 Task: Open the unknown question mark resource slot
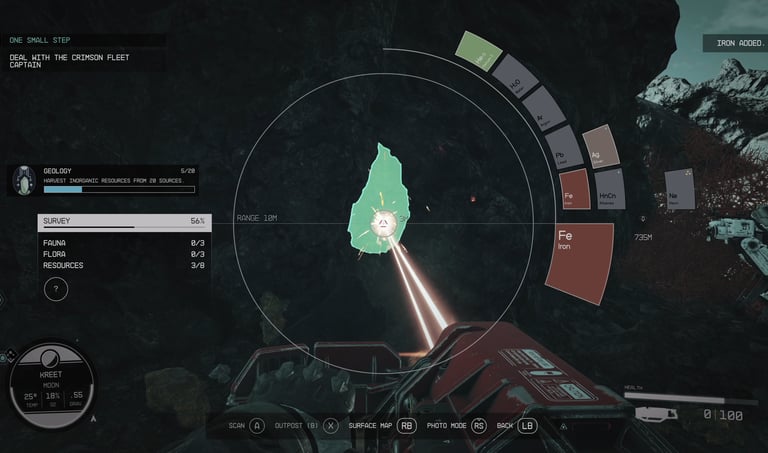pyautogui.click(x=58, y=290)
